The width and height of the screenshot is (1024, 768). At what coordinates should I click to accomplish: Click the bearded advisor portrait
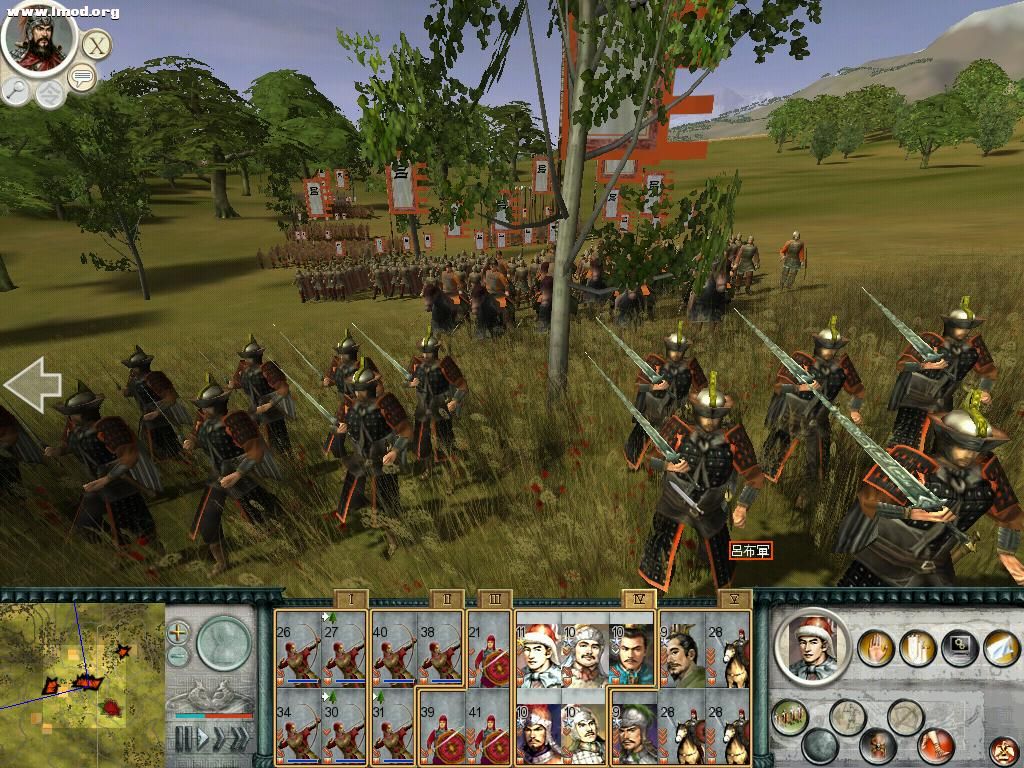pos(39,38)
